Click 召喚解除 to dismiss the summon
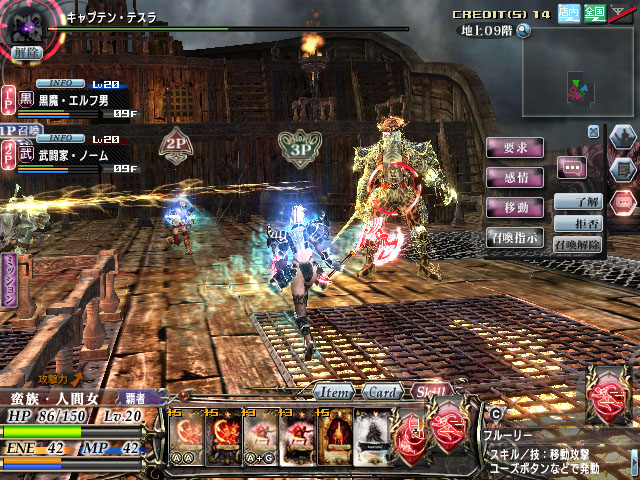This screenshot has height=480, width=640. [x=577, y=244]
